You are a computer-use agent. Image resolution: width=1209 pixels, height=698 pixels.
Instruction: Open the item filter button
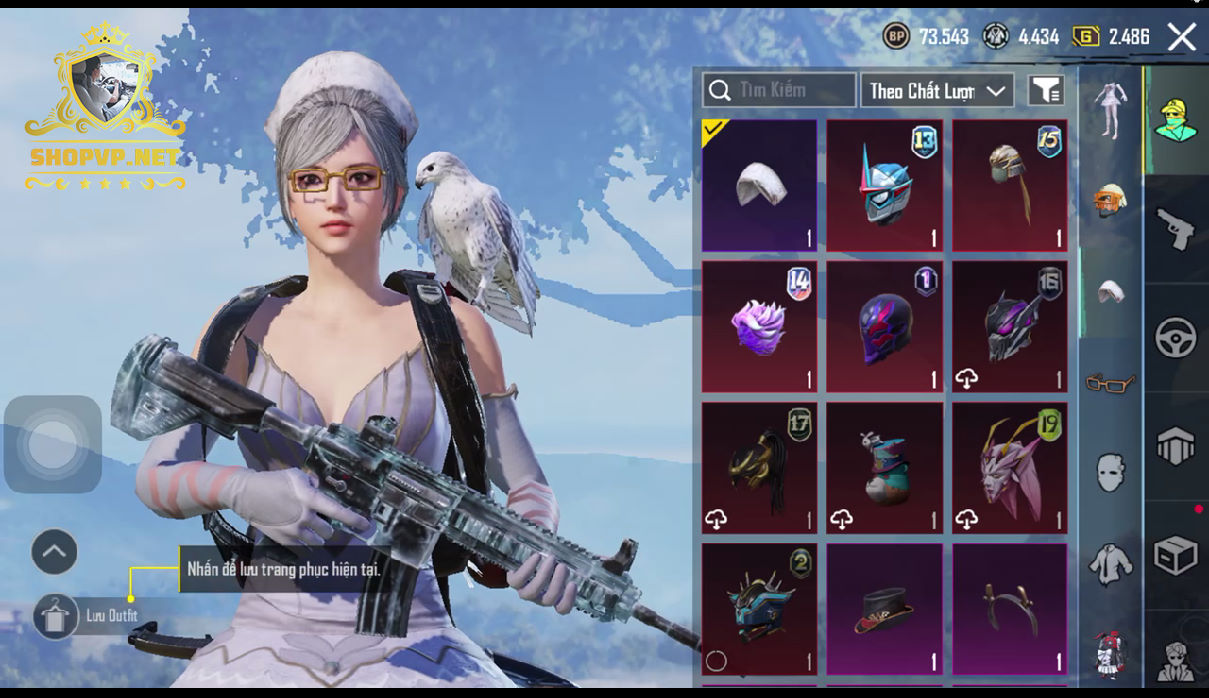click(x=1046, y=91)
